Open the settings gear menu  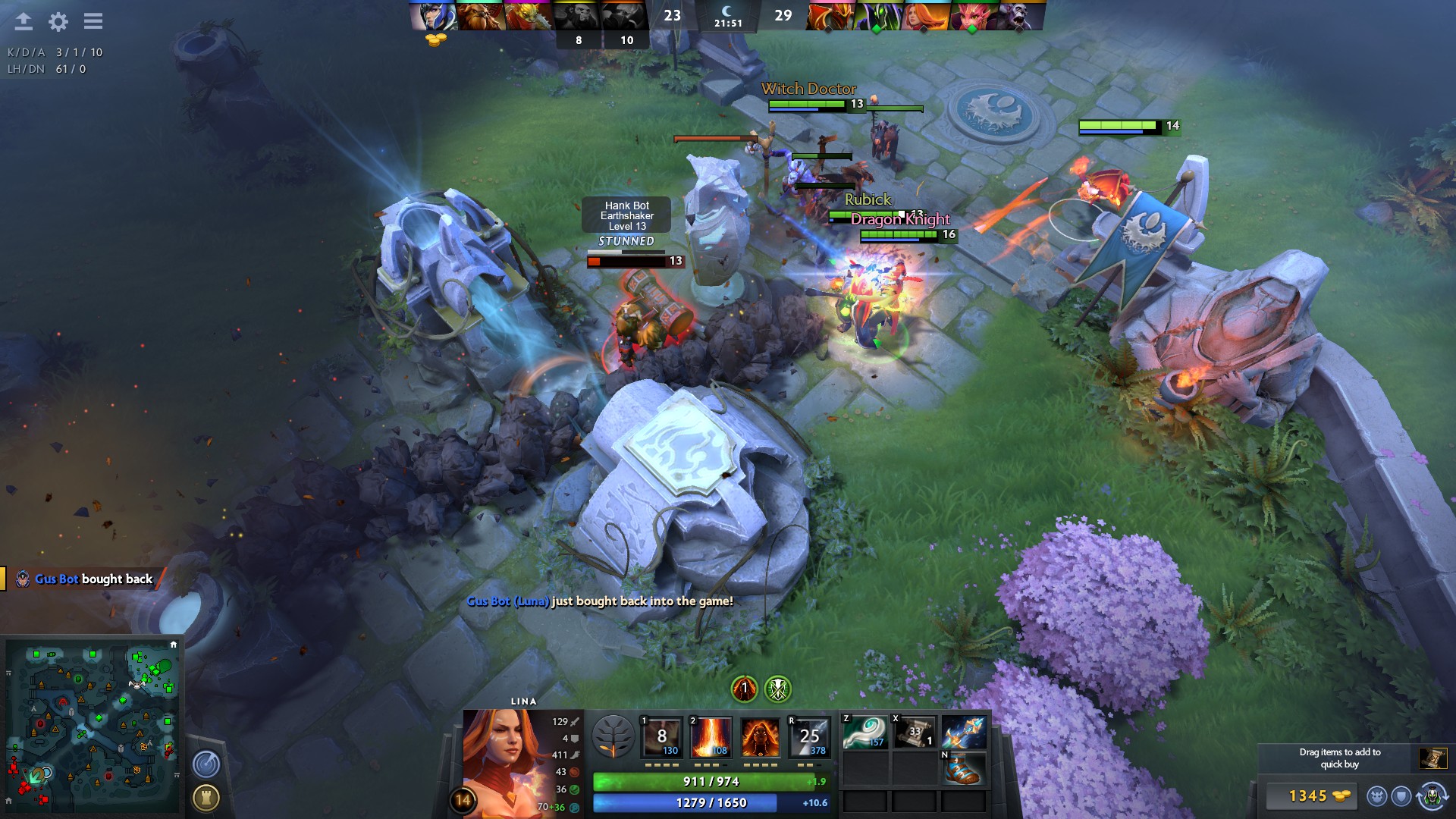[58, 21]
